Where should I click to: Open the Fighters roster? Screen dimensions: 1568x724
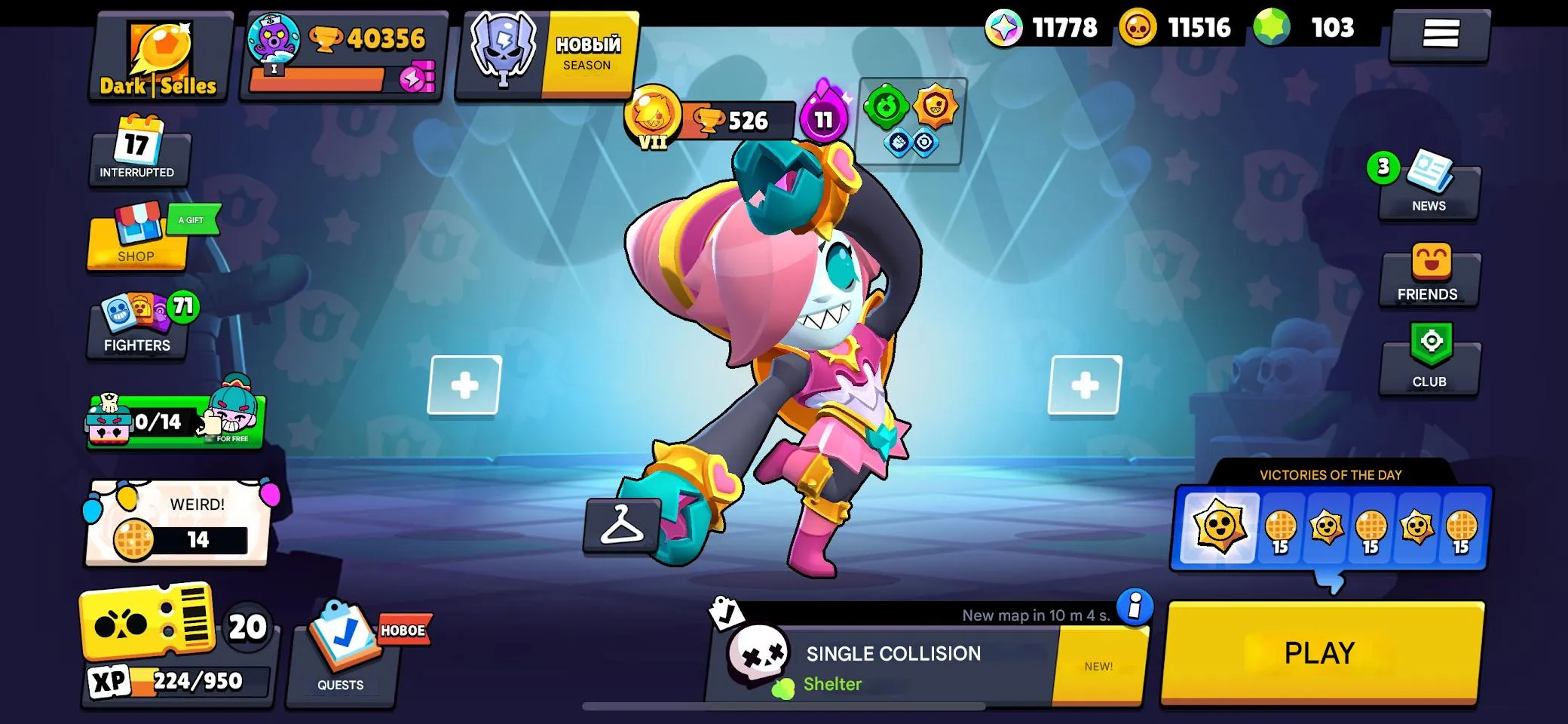136,324
